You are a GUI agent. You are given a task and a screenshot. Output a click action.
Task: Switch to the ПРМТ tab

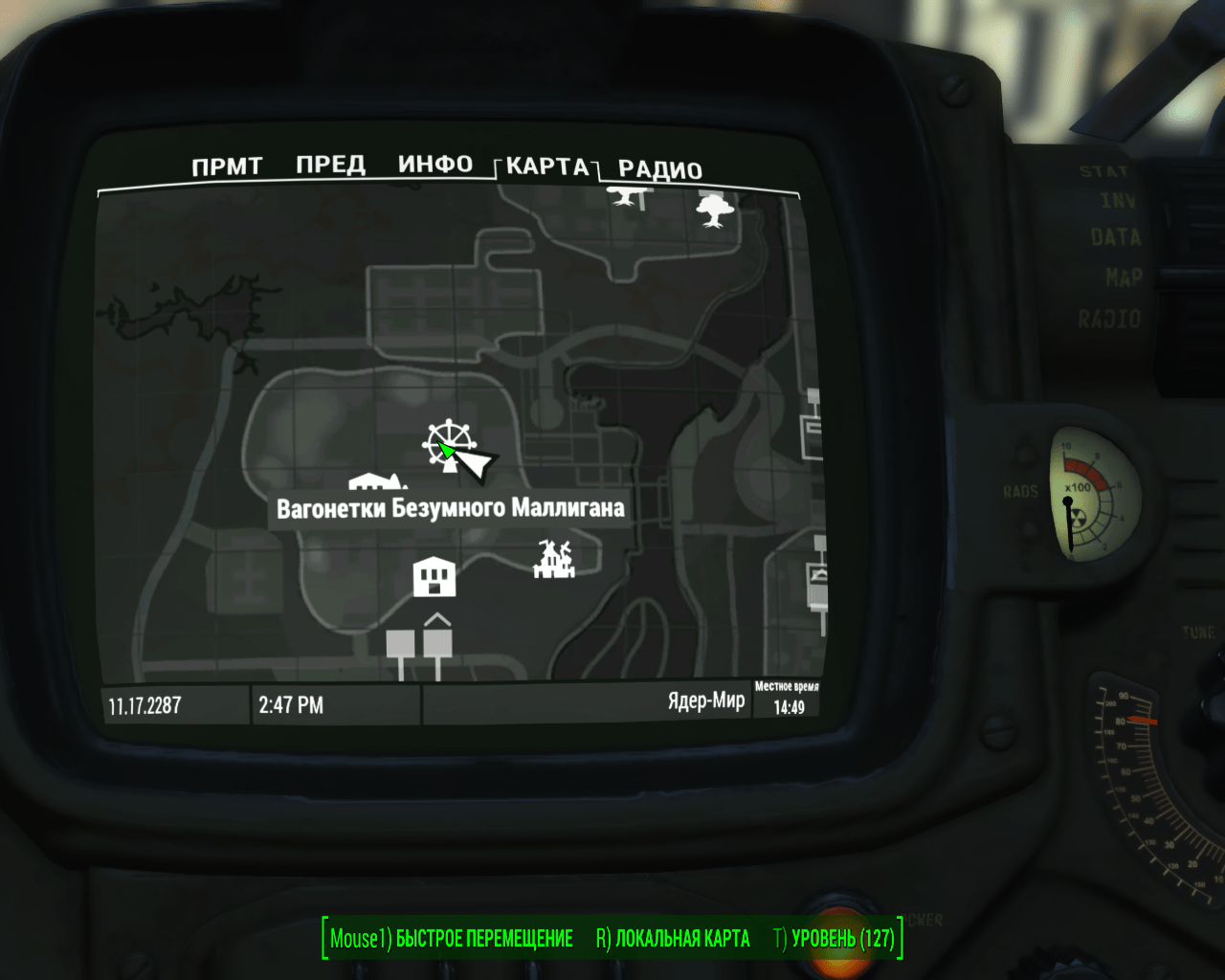click(x=227, y=167)
